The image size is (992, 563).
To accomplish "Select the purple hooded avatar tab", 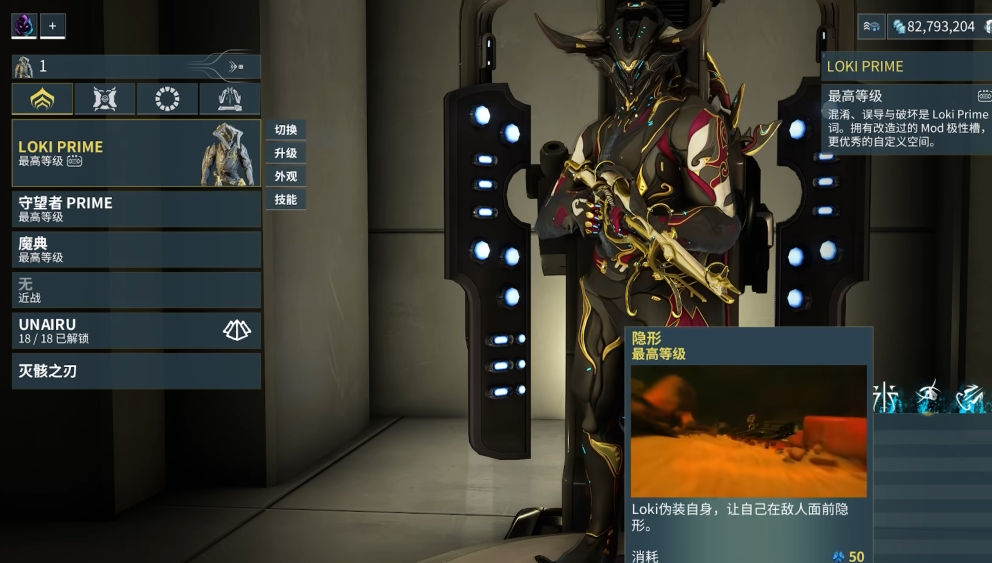I will pyautogui.click(x=24, y=25).
